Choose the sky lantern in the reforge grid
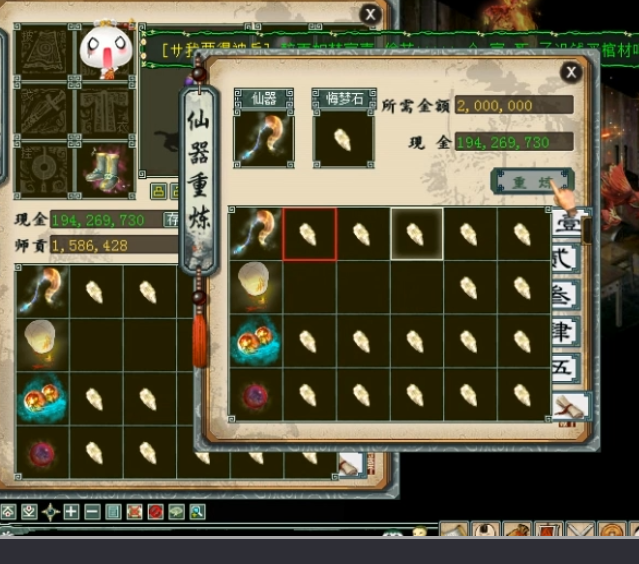Viewport: 639px width, 564px height. (255, 288)
